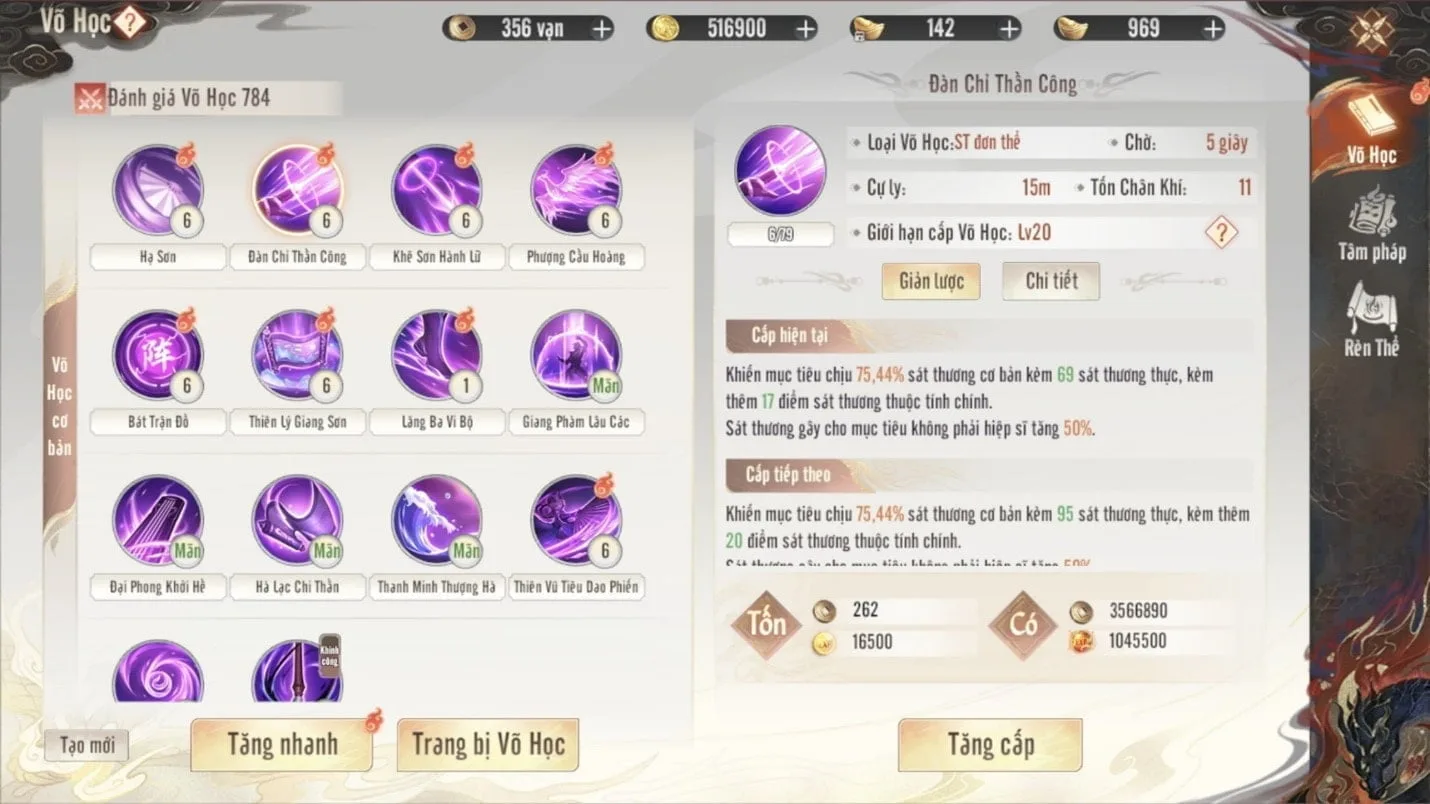Image resolution: width=1430 pixels, height=804 pixels.
Task: Click the Tăng nhanh quick upgrade button
Action: 281,745
